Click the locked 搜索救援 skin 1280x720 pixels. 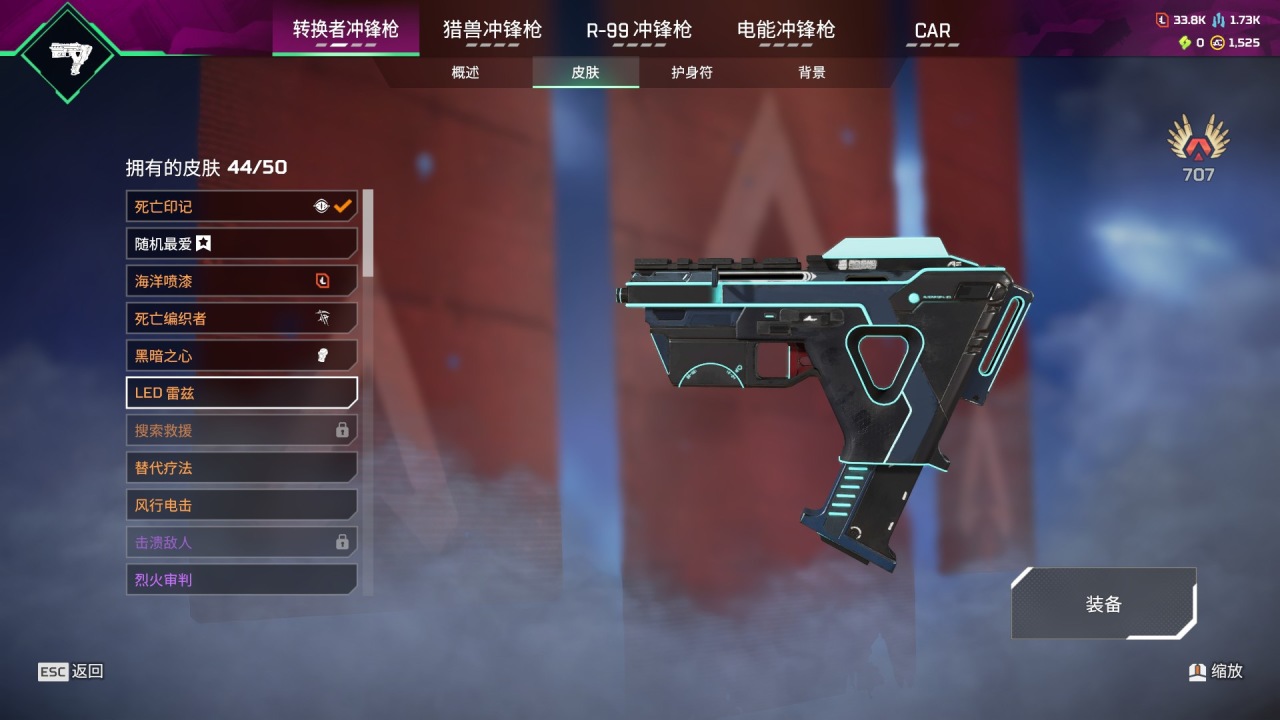[240, 431]
